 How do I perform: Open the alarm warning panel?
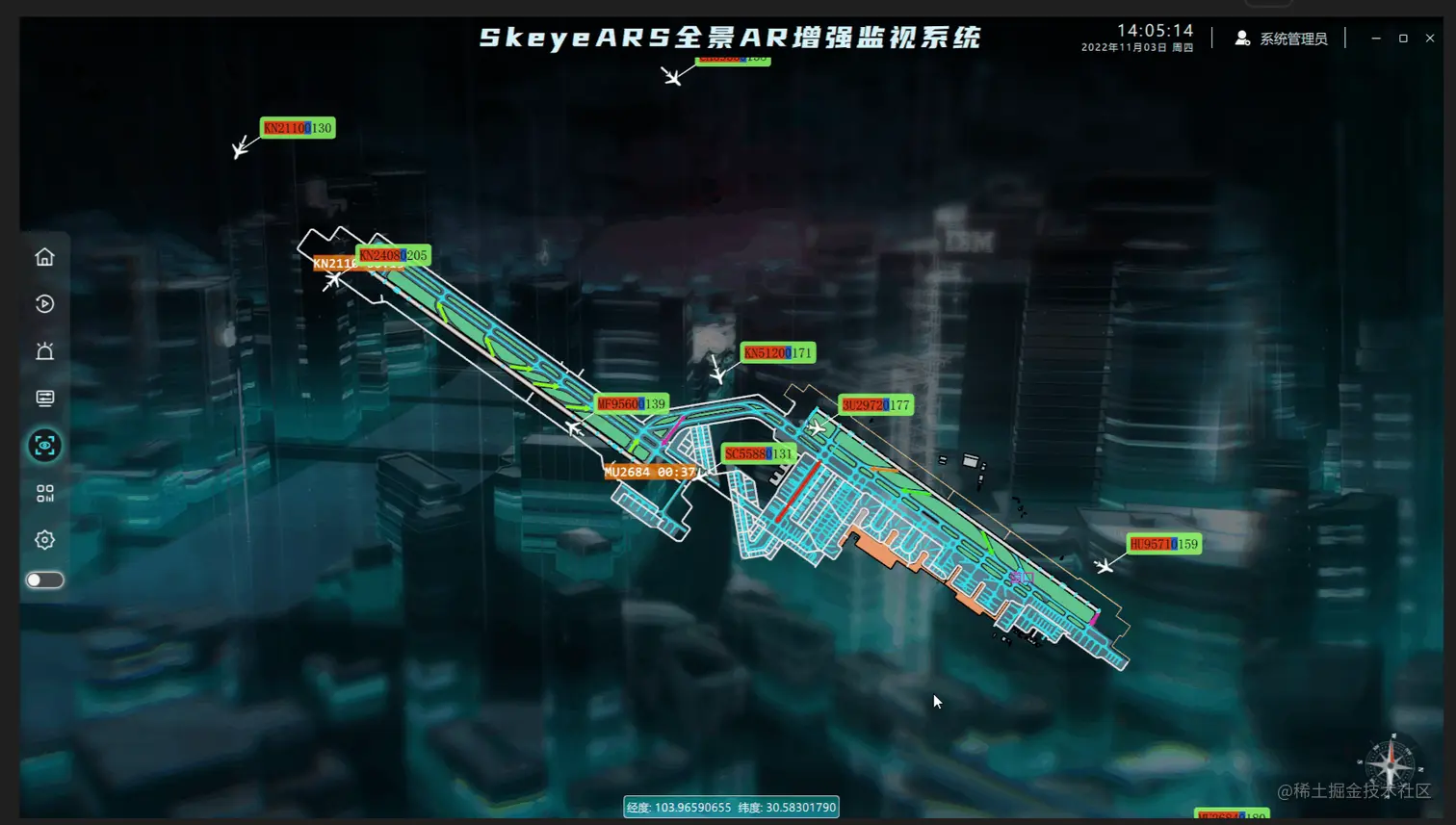click(x=44, y=351)
